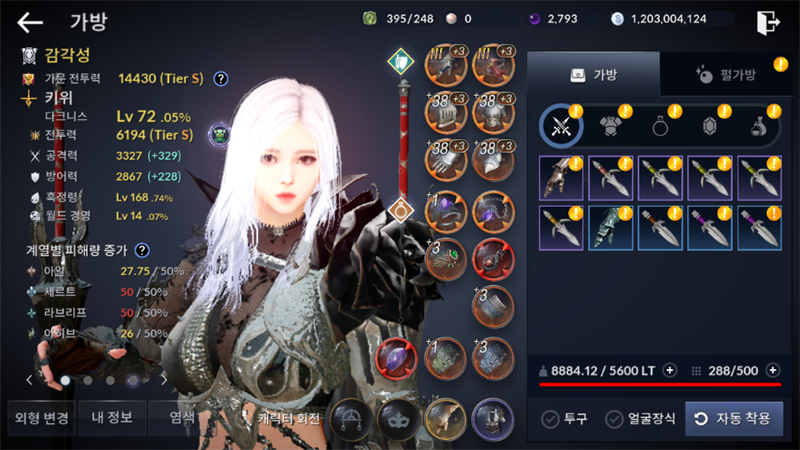Add bag slots with the 288/500 plus button
Viewport: 800px width, 450px height.
(x=772, y=370)
